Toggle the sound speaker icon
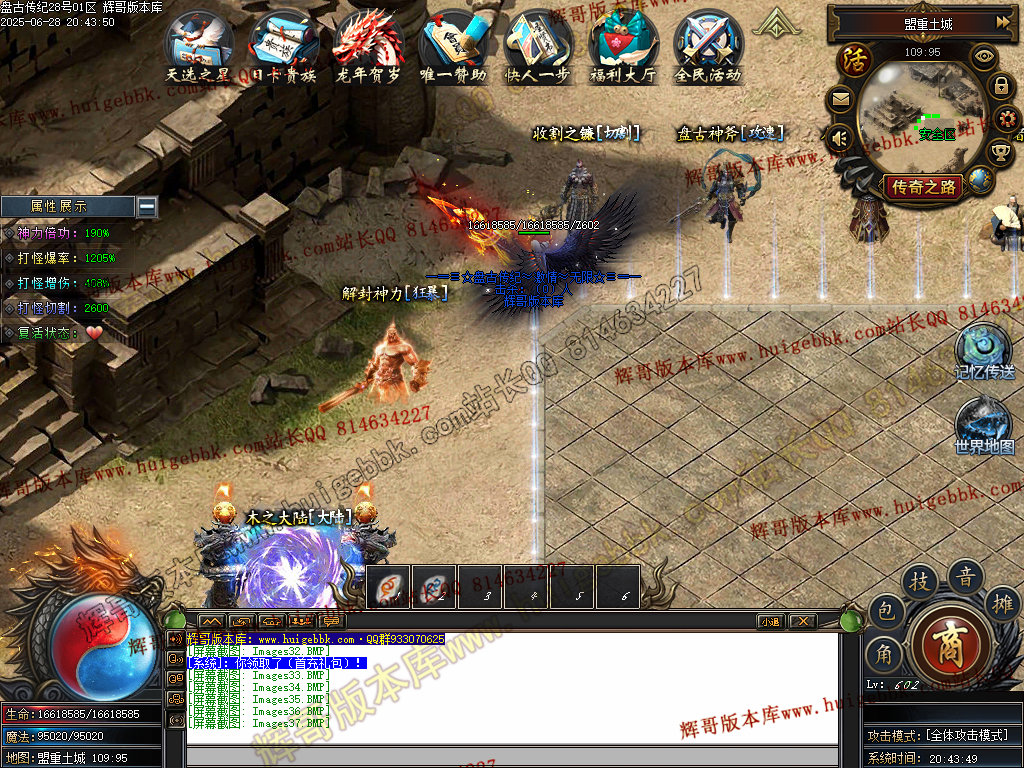Viewport: 1024px width, 768px height. [x=839, y=138]
